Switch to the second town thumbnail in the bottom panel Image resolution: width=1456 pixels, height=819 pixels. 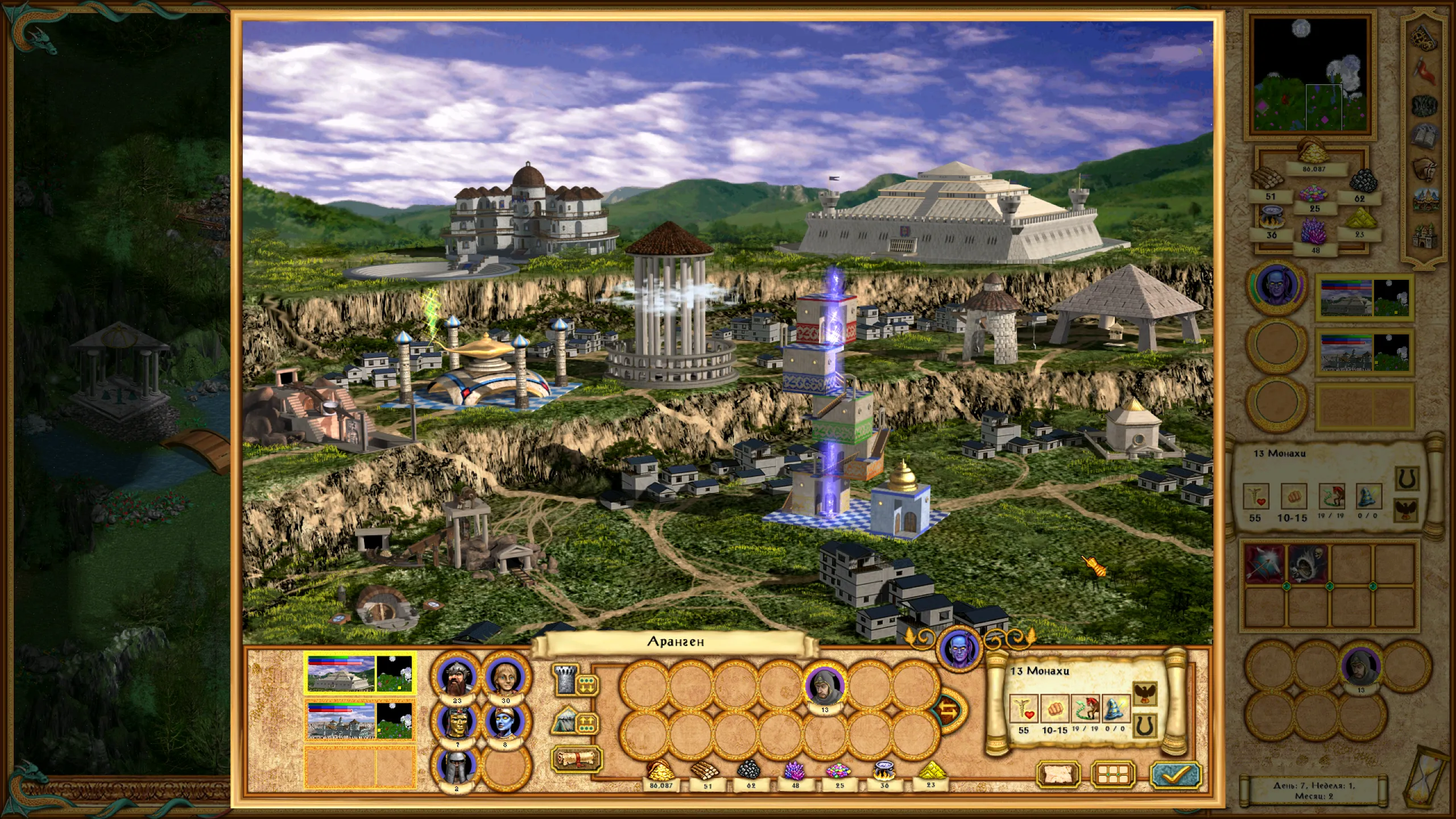[x=359, y=719]
